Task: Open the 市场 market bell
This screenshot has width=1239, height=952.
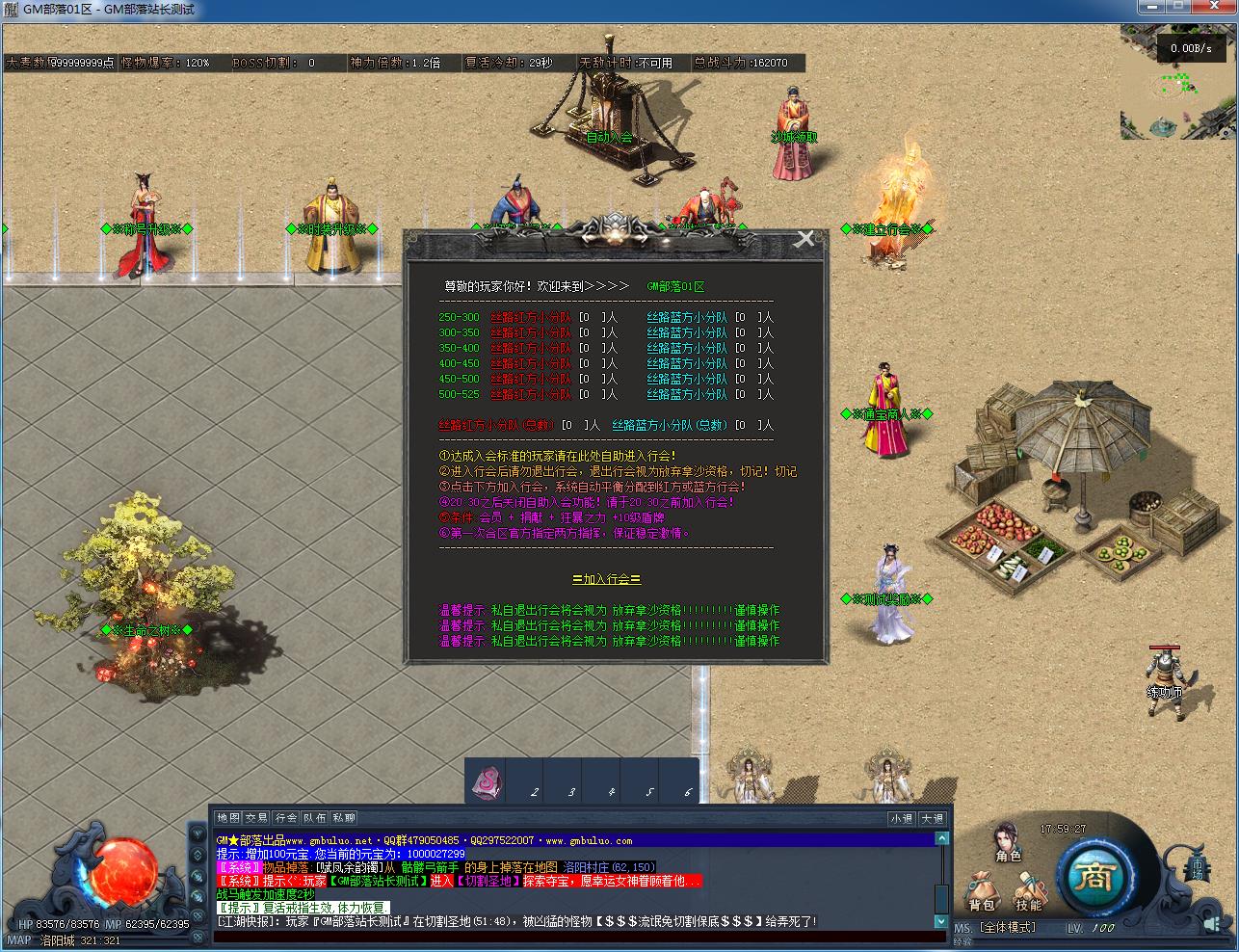Action: coord(1198,863)
